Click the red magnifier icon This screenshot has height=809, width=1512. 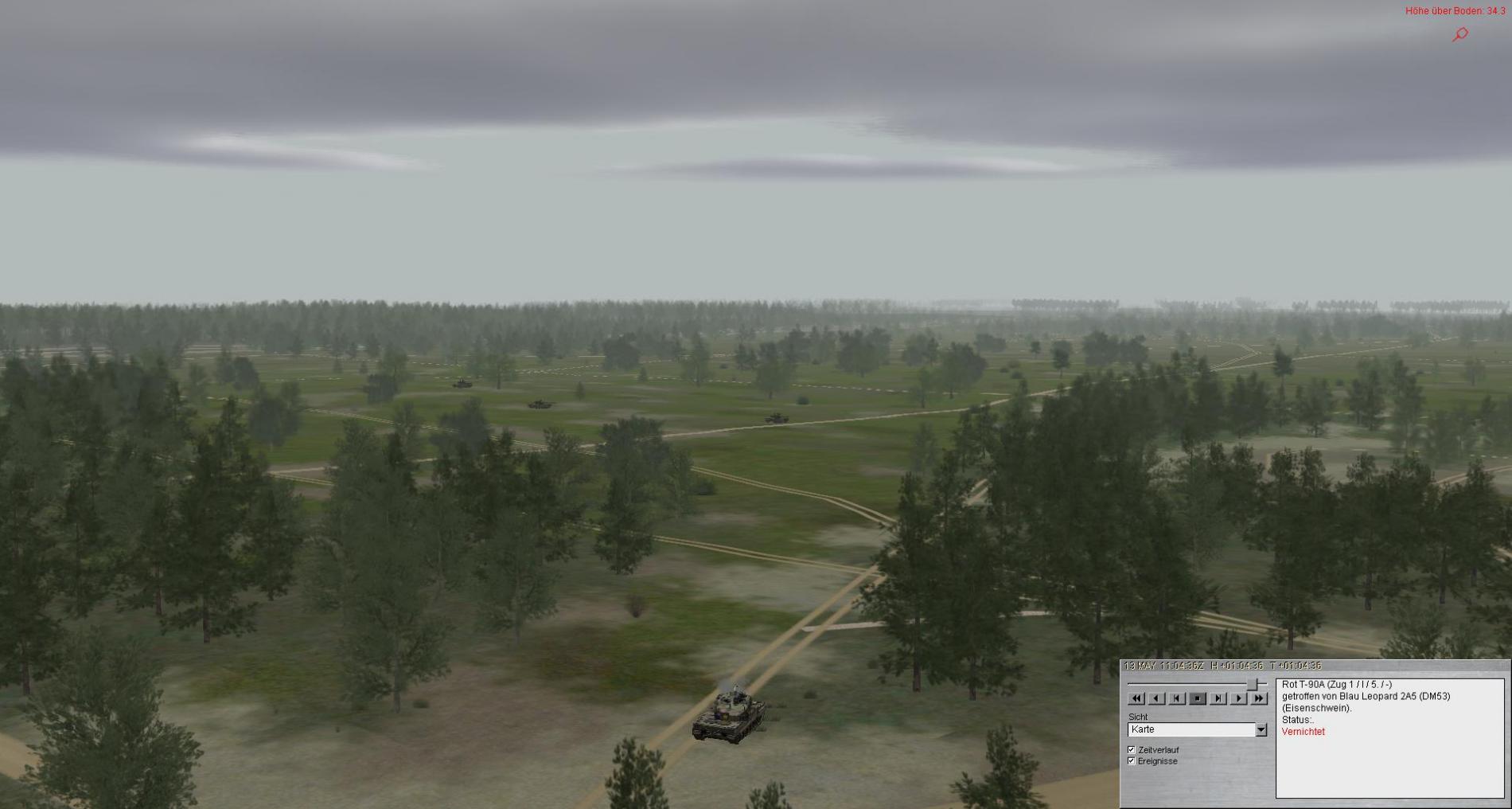pyautogui.click(x=1460, y=34)
